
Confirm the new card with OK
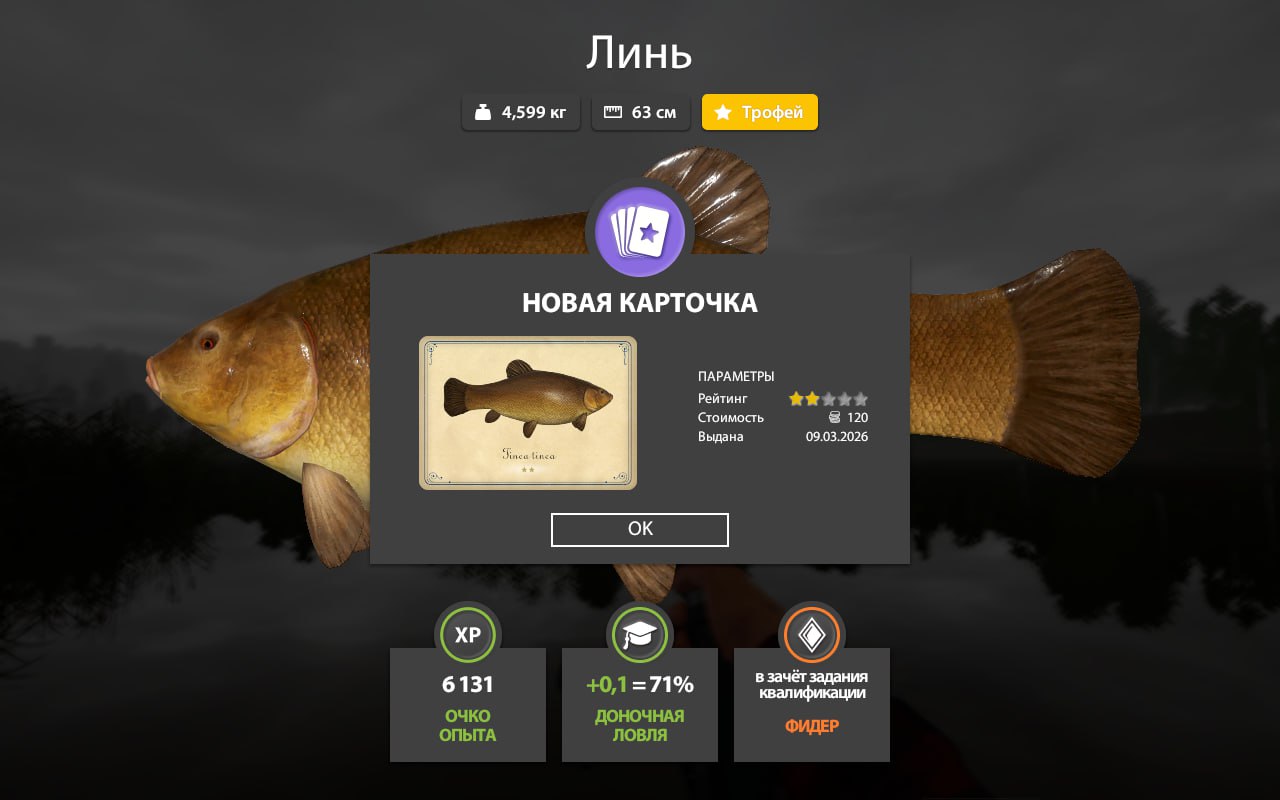click(639, 530)
